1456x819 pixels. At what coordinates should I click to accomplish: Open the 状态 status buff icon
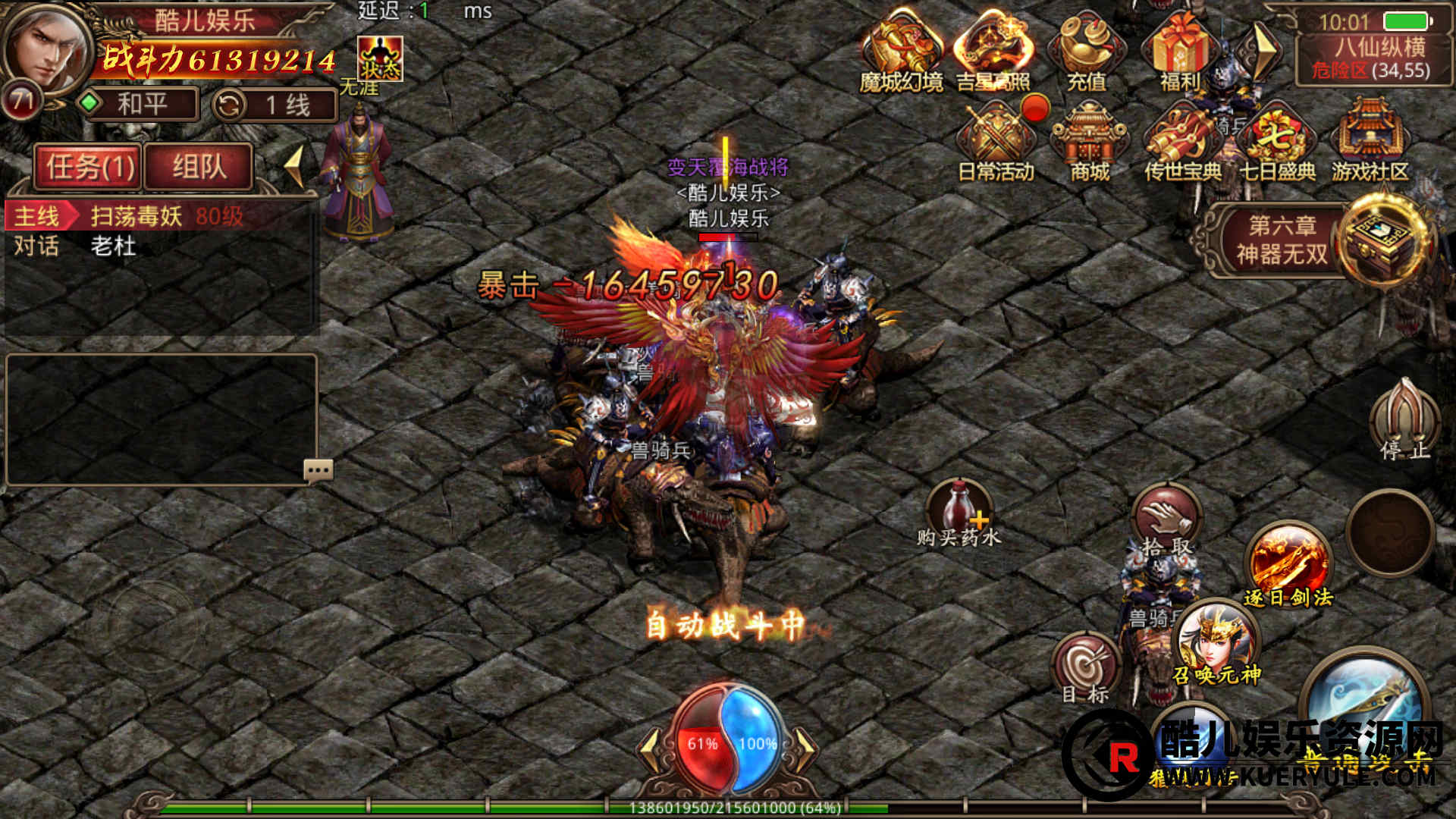(380, 58)
